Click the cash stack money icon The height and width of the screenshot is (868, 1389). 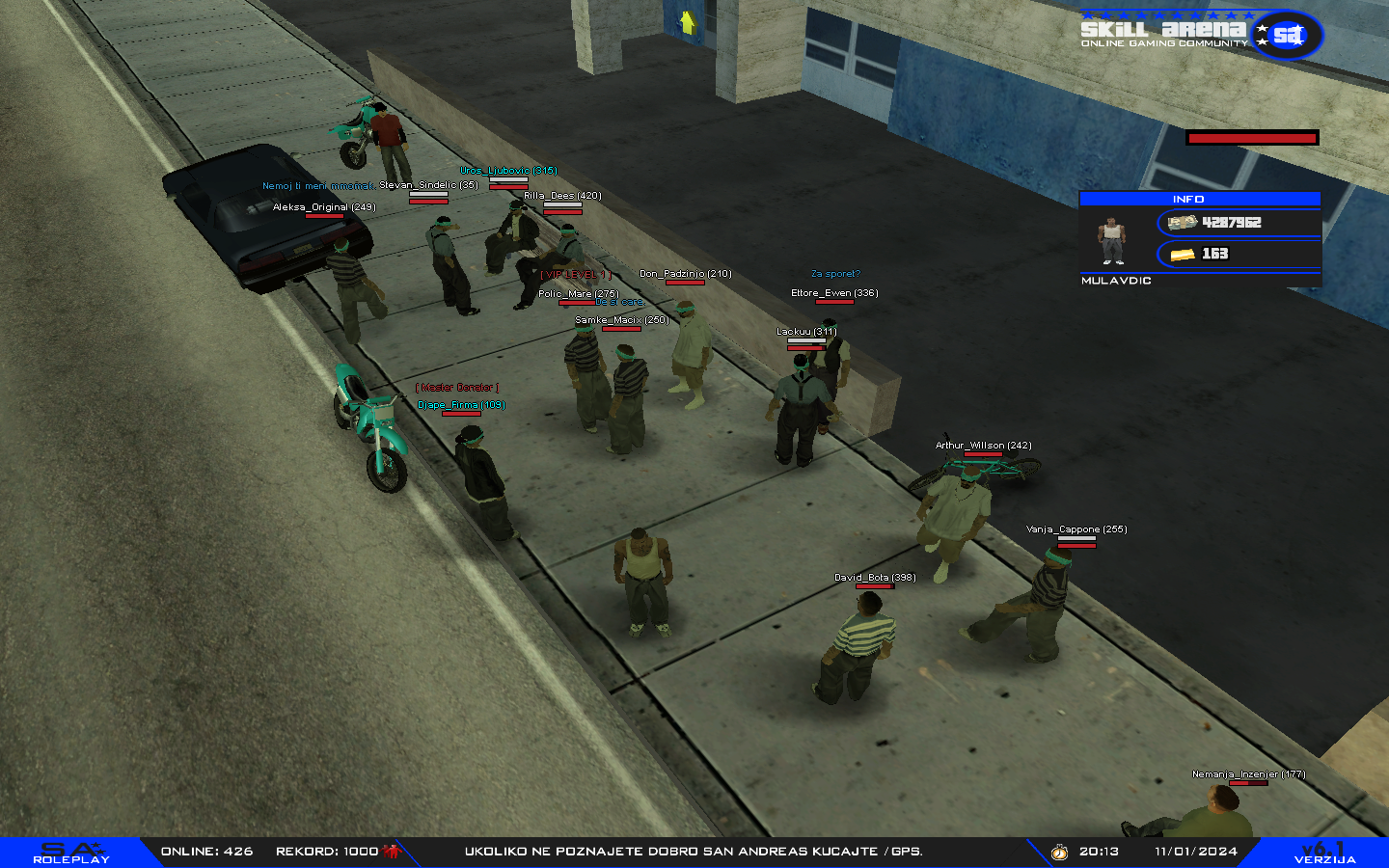pyautogui.click(x=1183, y=223)
